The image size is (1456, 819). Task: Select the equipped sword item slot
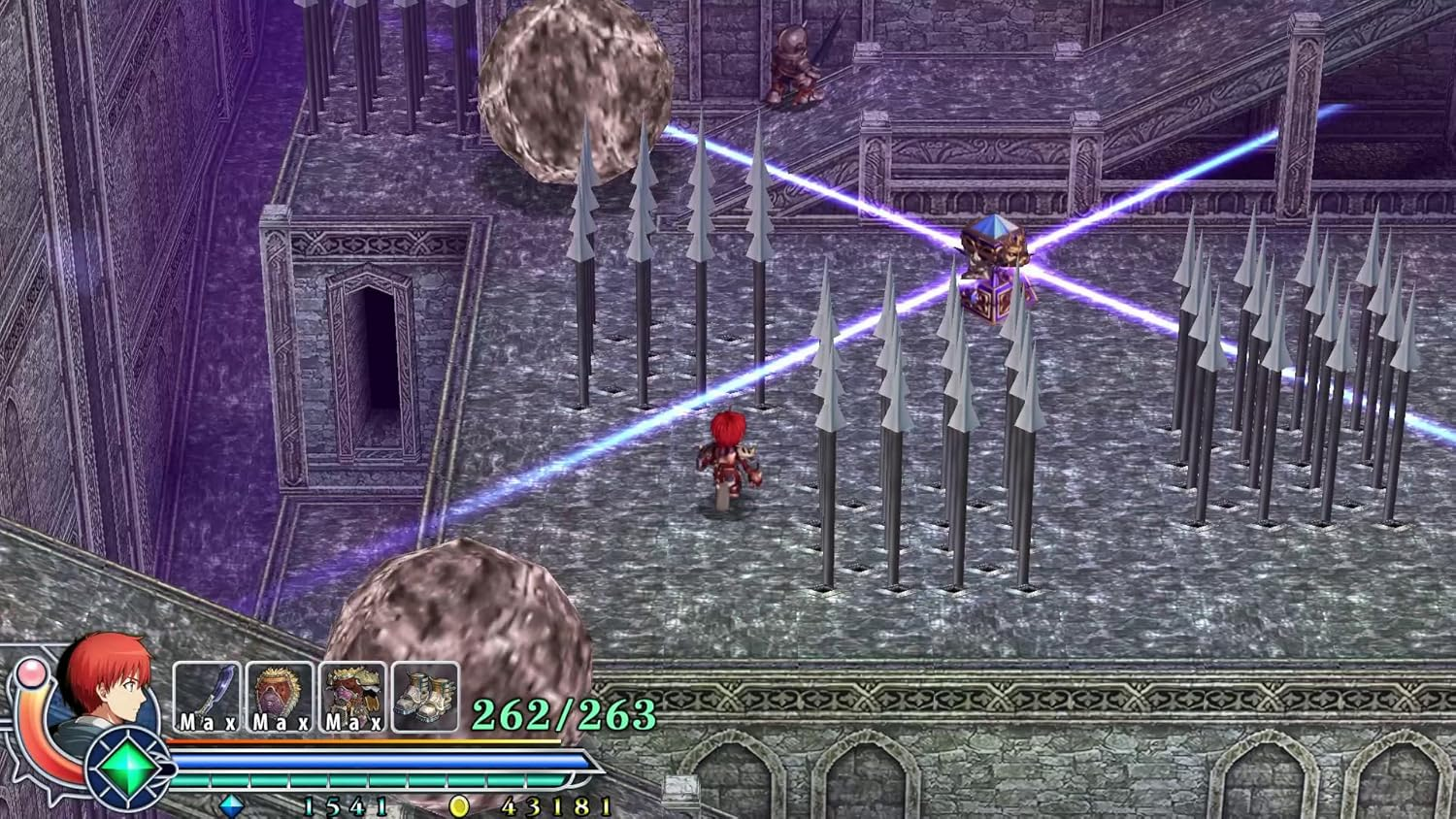tap(206, 695)
